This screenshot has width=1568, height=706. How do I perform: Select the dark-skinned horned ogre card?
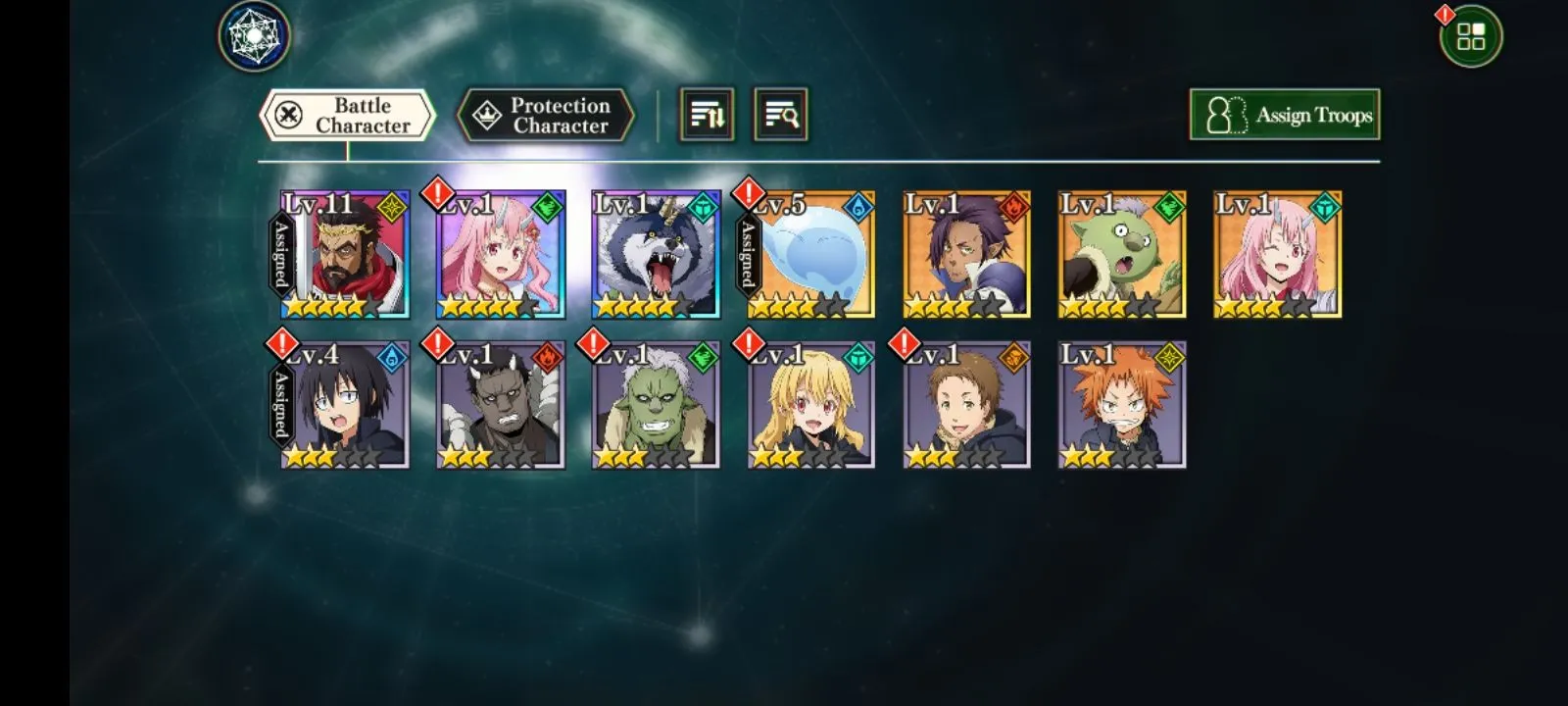501,405
